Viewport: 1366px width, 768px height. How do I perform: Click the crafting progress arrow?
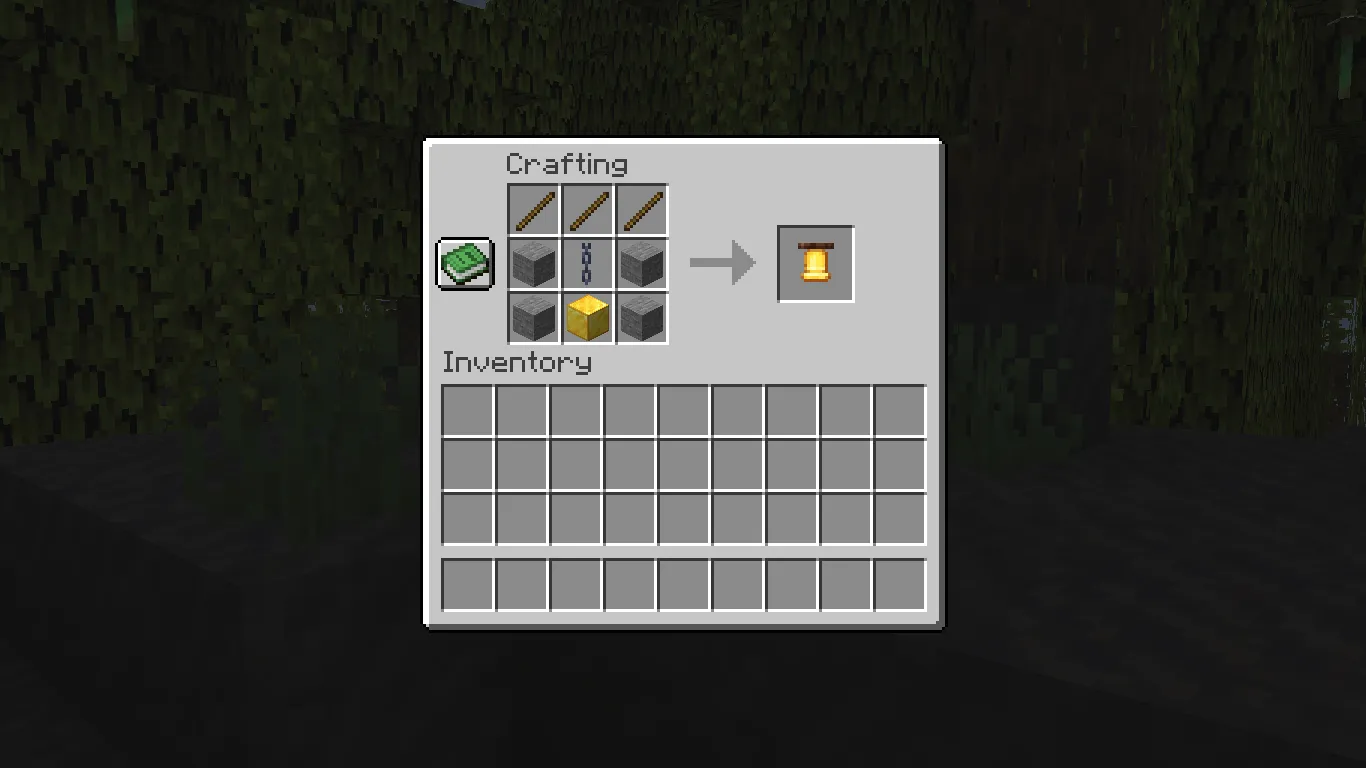pyautogui.click(x=723, y=263)
